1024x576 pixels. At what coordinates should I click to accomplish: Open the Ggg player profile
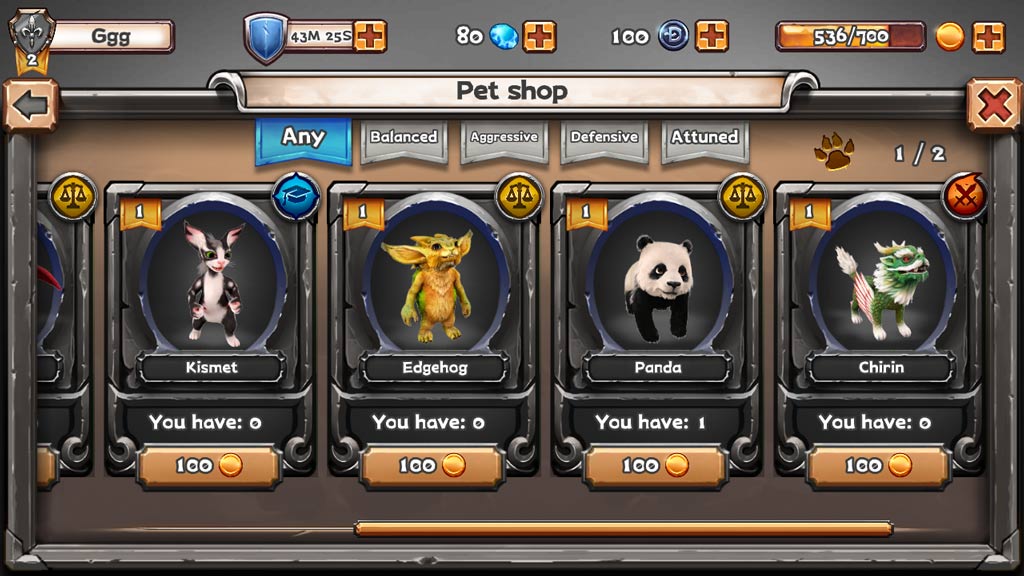(x=110, y=37)
